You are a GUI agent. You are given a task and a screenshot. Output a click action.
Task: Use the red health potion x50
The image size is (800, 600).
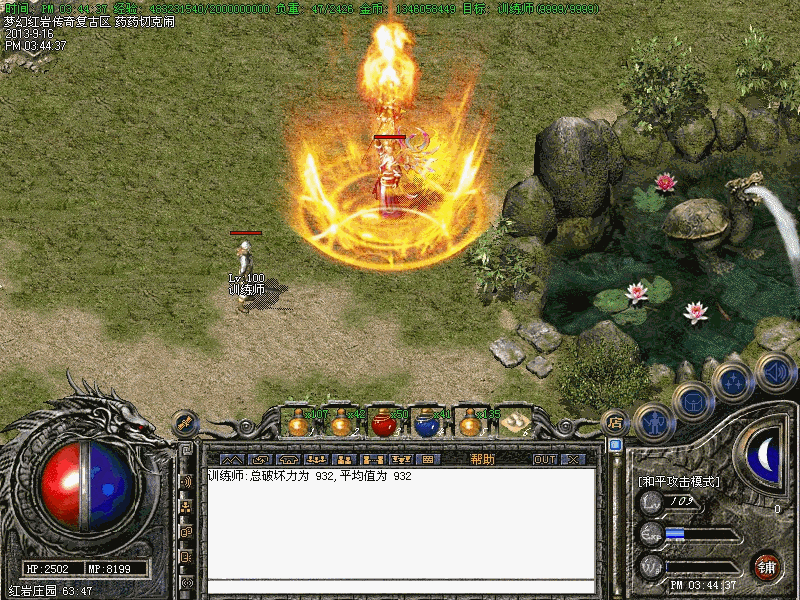pyautogui.click(x=383, y=423)
